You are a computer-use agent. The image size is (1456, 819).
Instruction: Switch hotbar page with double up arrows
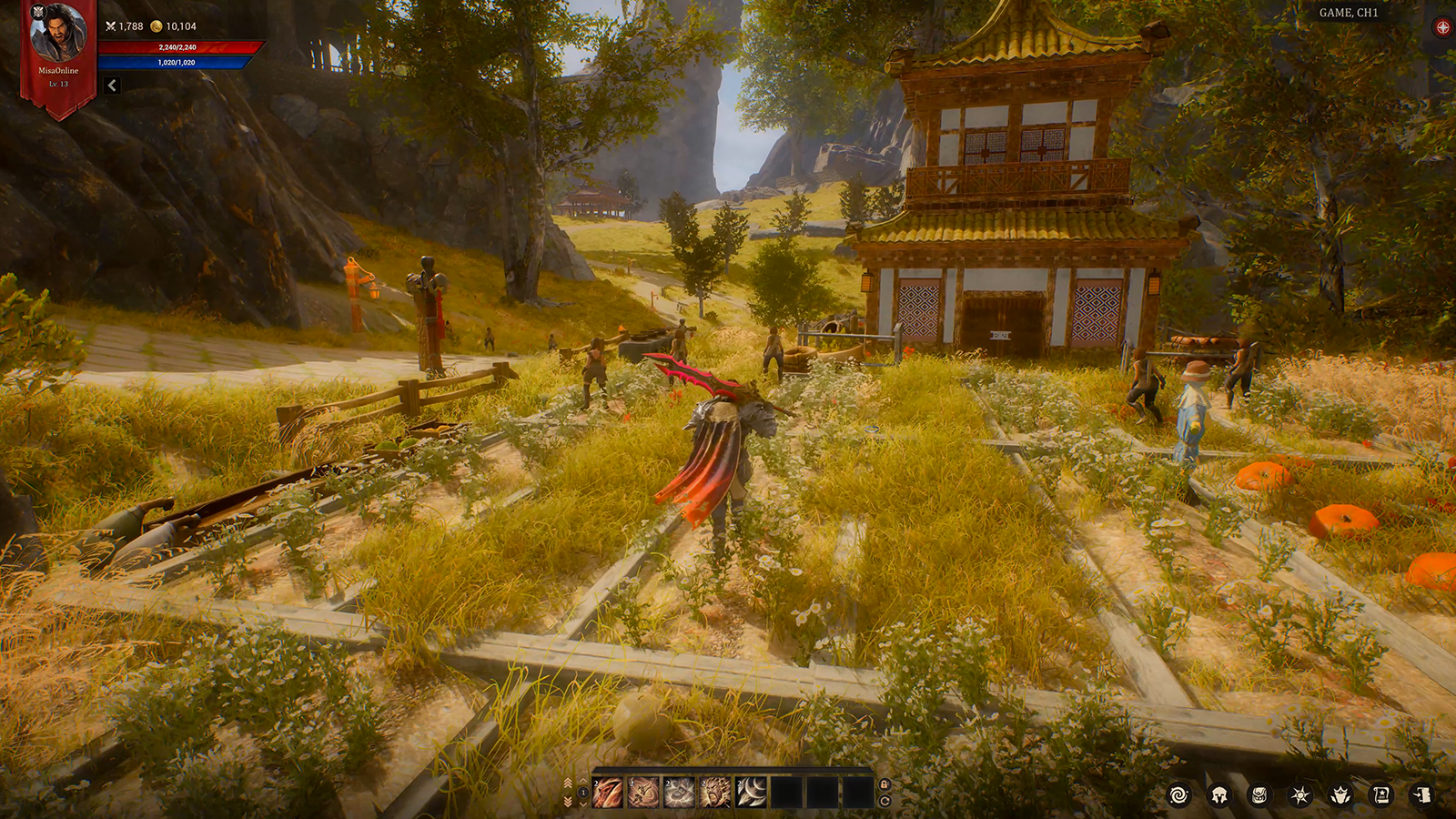coord(569,784)
